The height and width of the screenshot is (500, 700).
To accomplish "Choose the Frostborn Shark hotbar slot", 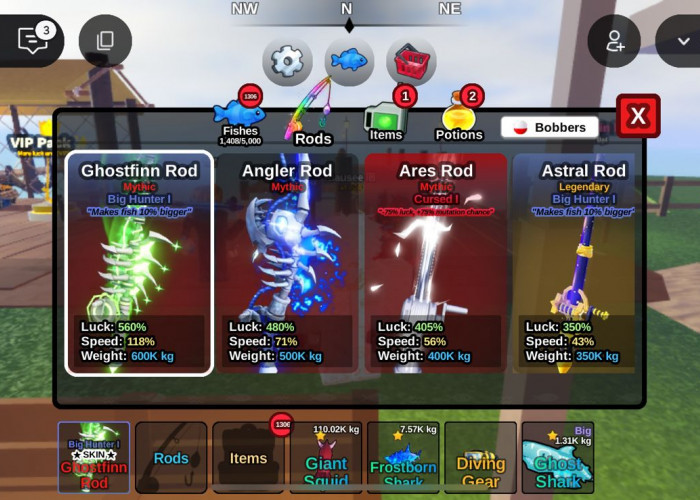I will click(x=403, y=458).
